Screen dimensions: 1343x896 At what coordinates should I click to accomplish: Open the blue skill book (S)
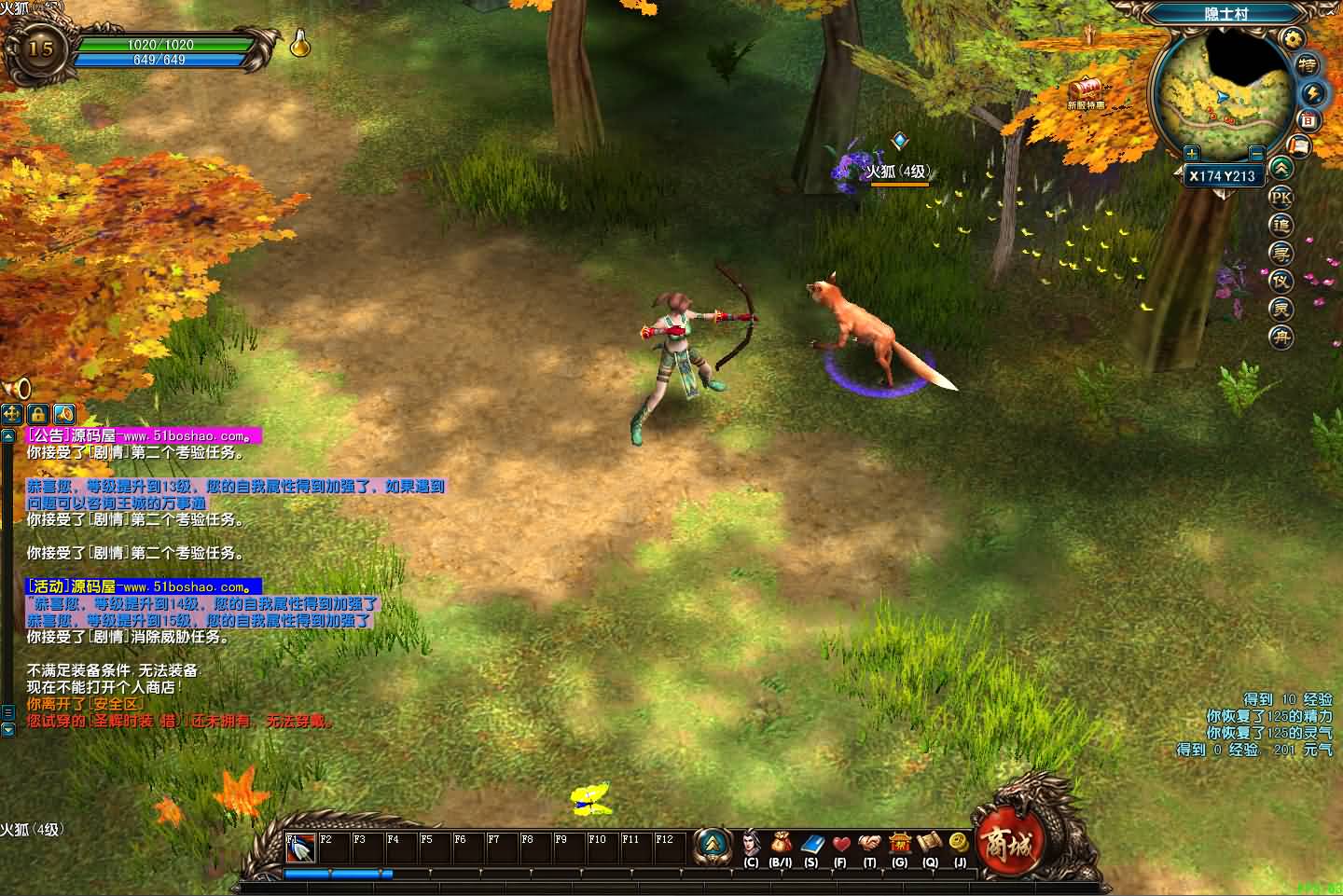pos(810,845)
